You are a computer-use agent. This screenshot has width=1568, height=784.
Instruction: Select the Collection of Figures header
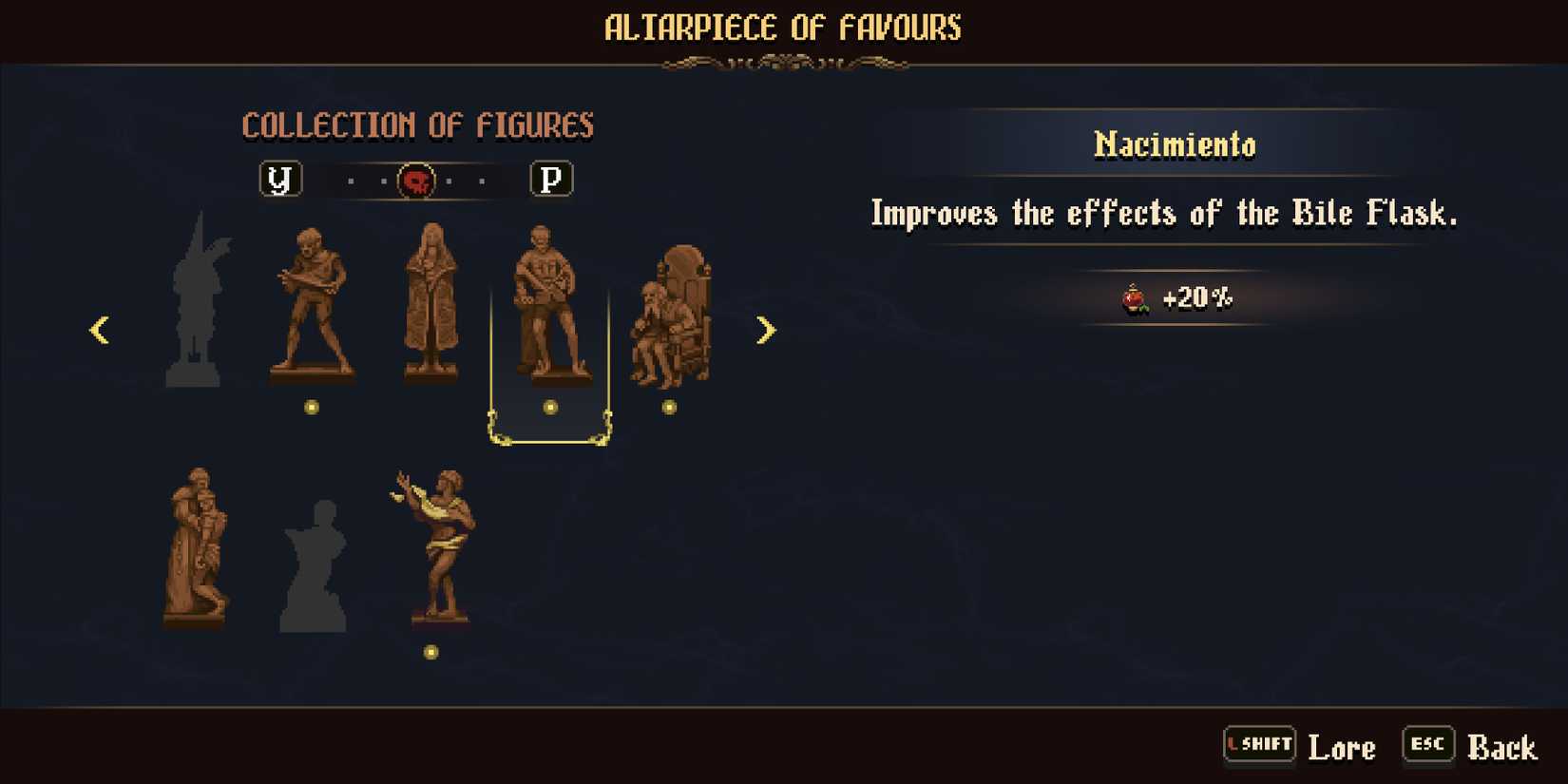[419, 124]
